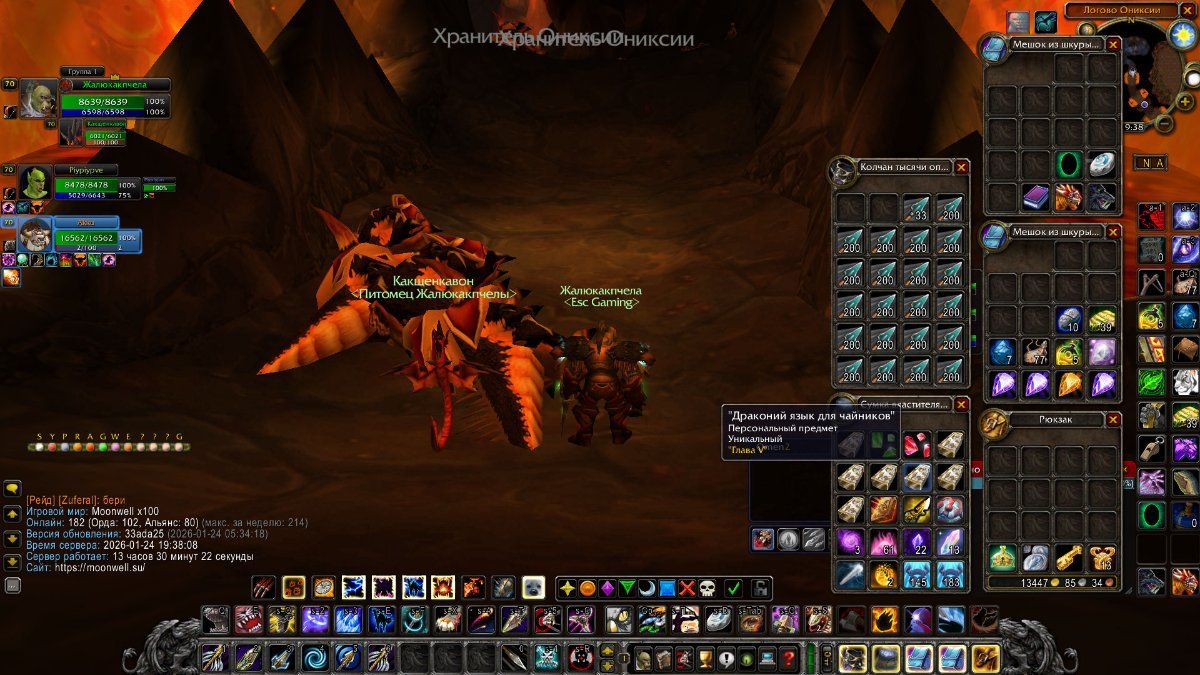The width and height of the screenshot is (1200, 675).
Task: Click the Группа 1 raid group label
Action: click(x=82, y=72)
